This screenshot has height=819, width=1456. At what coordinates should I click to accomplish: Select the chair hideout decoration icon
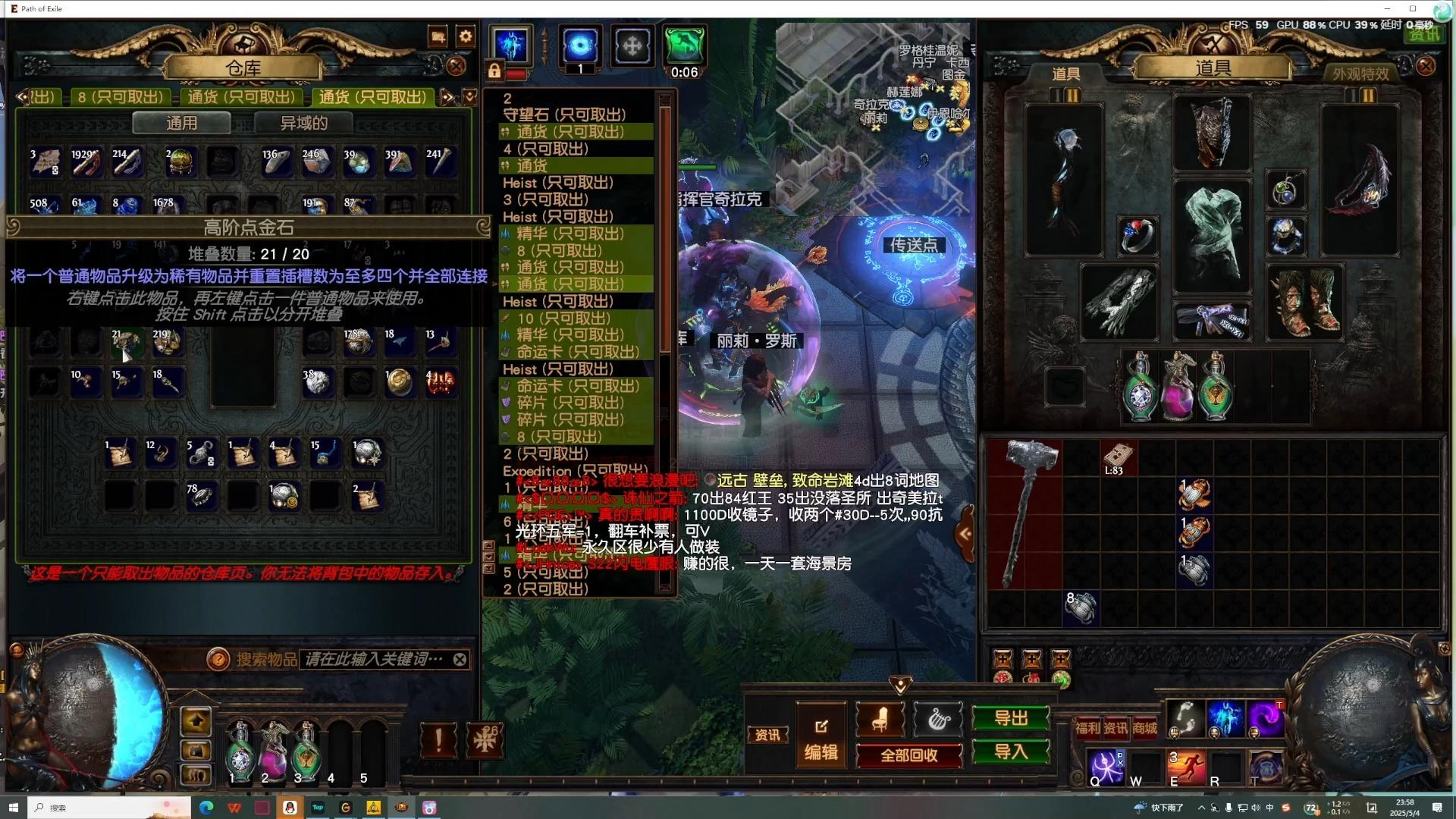879,720
